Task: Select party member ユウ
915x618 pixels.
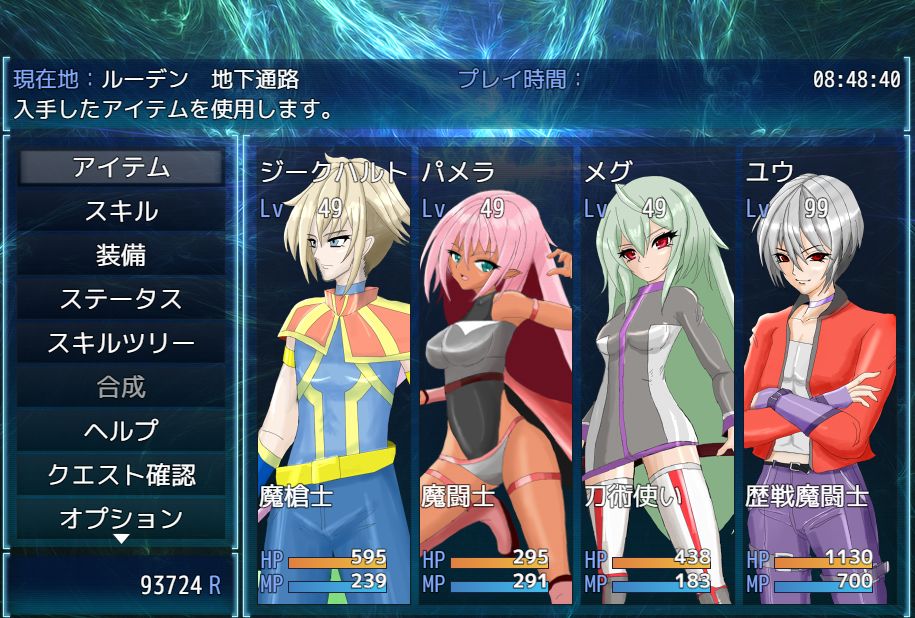Action: pyautogui.click(x=820, y=380)
